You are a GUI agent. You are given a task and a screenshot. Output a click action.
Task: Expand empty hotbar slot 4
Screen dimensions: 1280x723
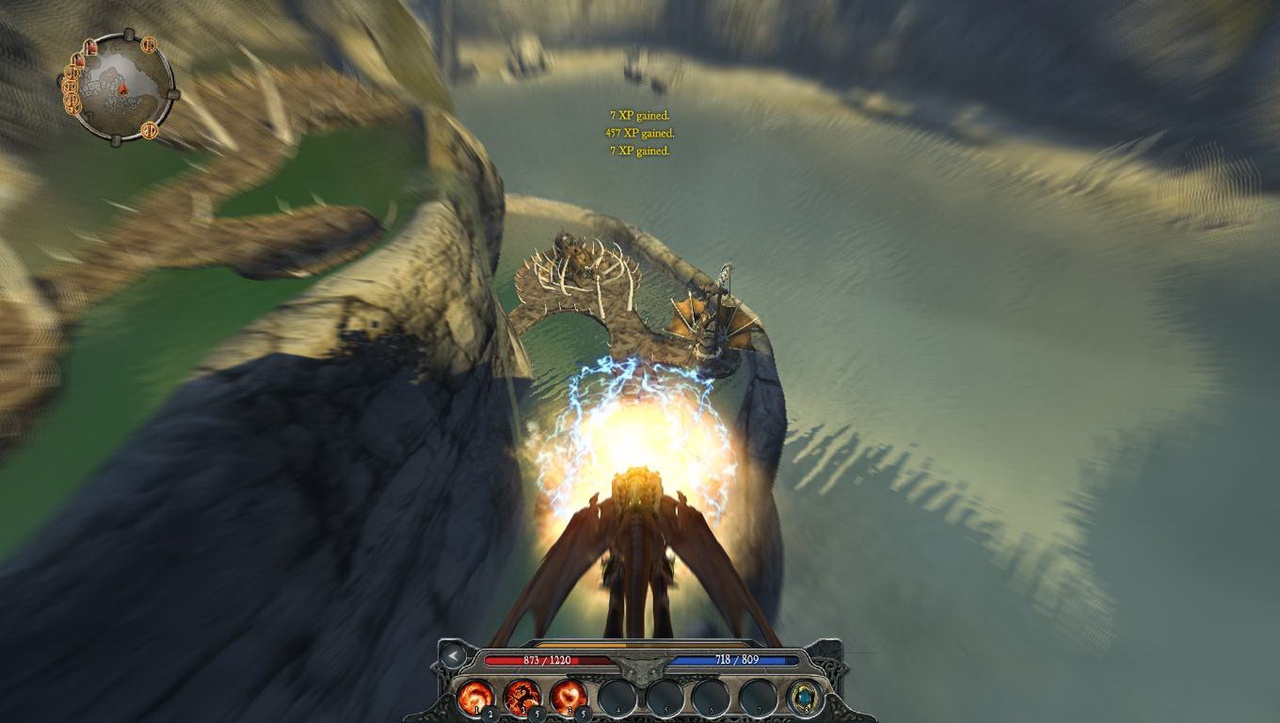click(617, 699)
